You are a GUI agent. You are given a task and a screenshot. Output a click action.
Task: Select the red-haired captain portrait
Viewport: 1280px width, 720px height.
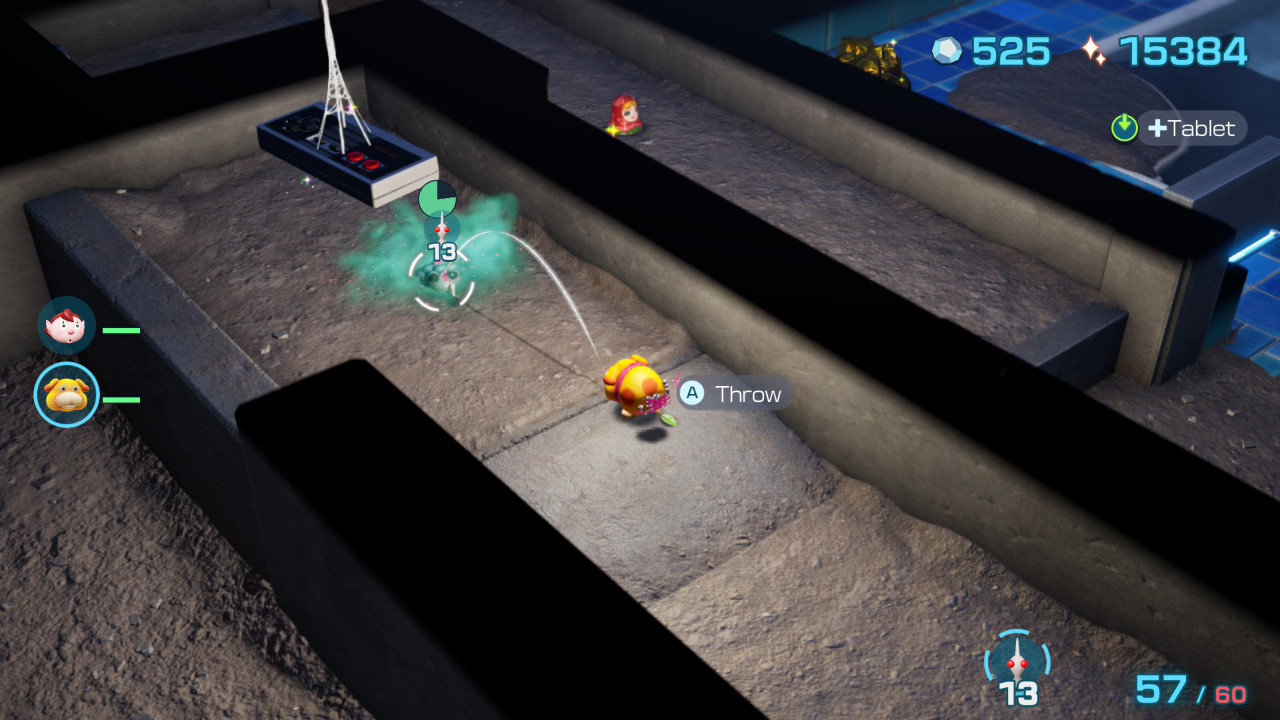click(67, 326)
